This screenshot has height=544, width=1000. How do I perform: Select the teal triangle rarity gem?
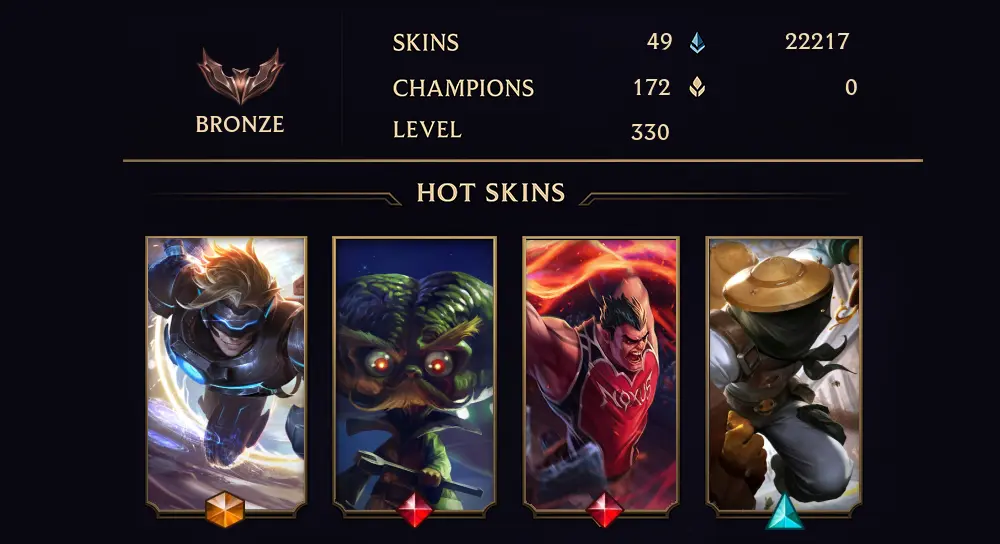pyautogui.click(x=785, y=511)
